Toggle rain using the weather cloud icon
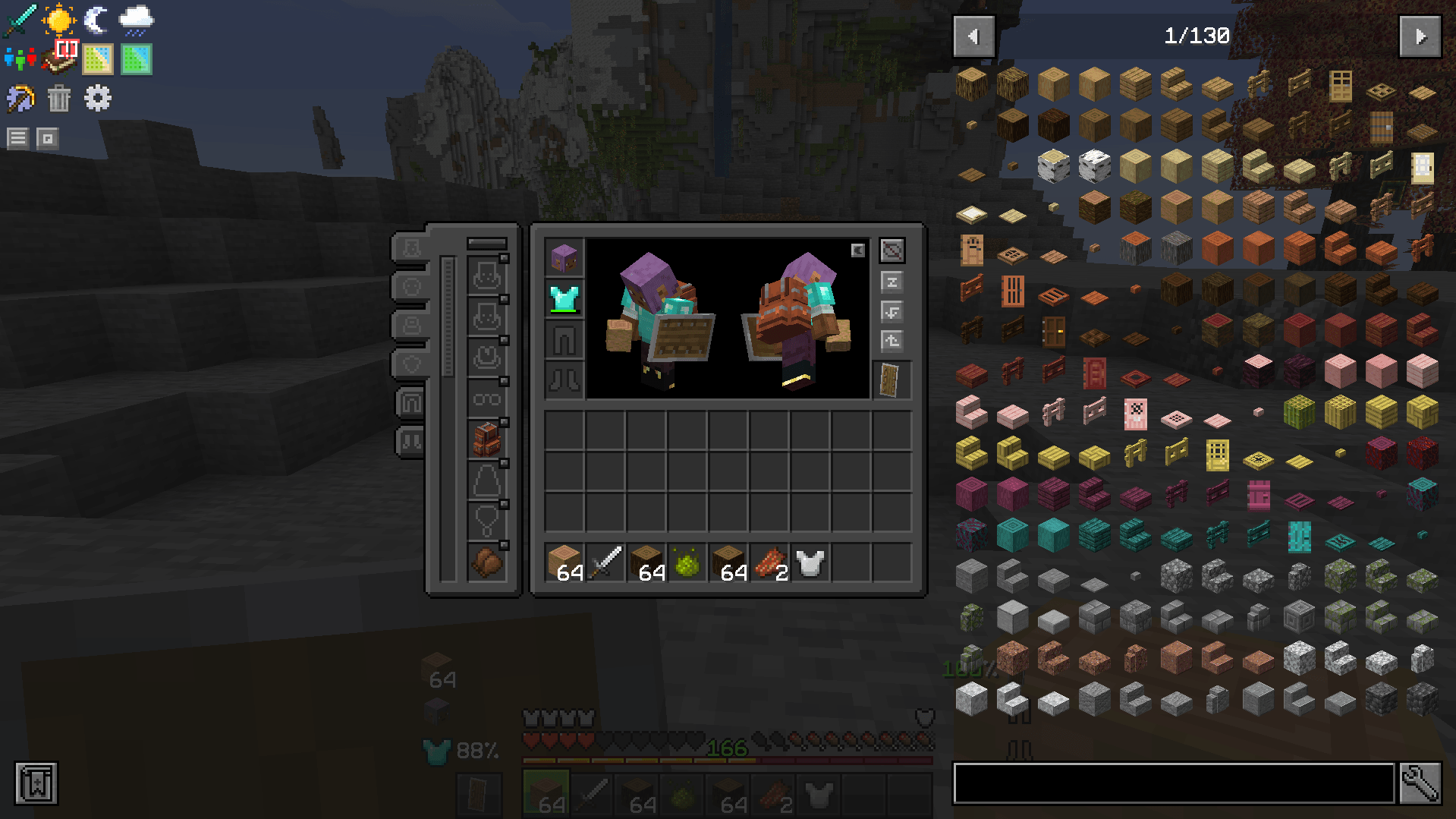Viewport: 1456px width, 819px height. point(135,19)
